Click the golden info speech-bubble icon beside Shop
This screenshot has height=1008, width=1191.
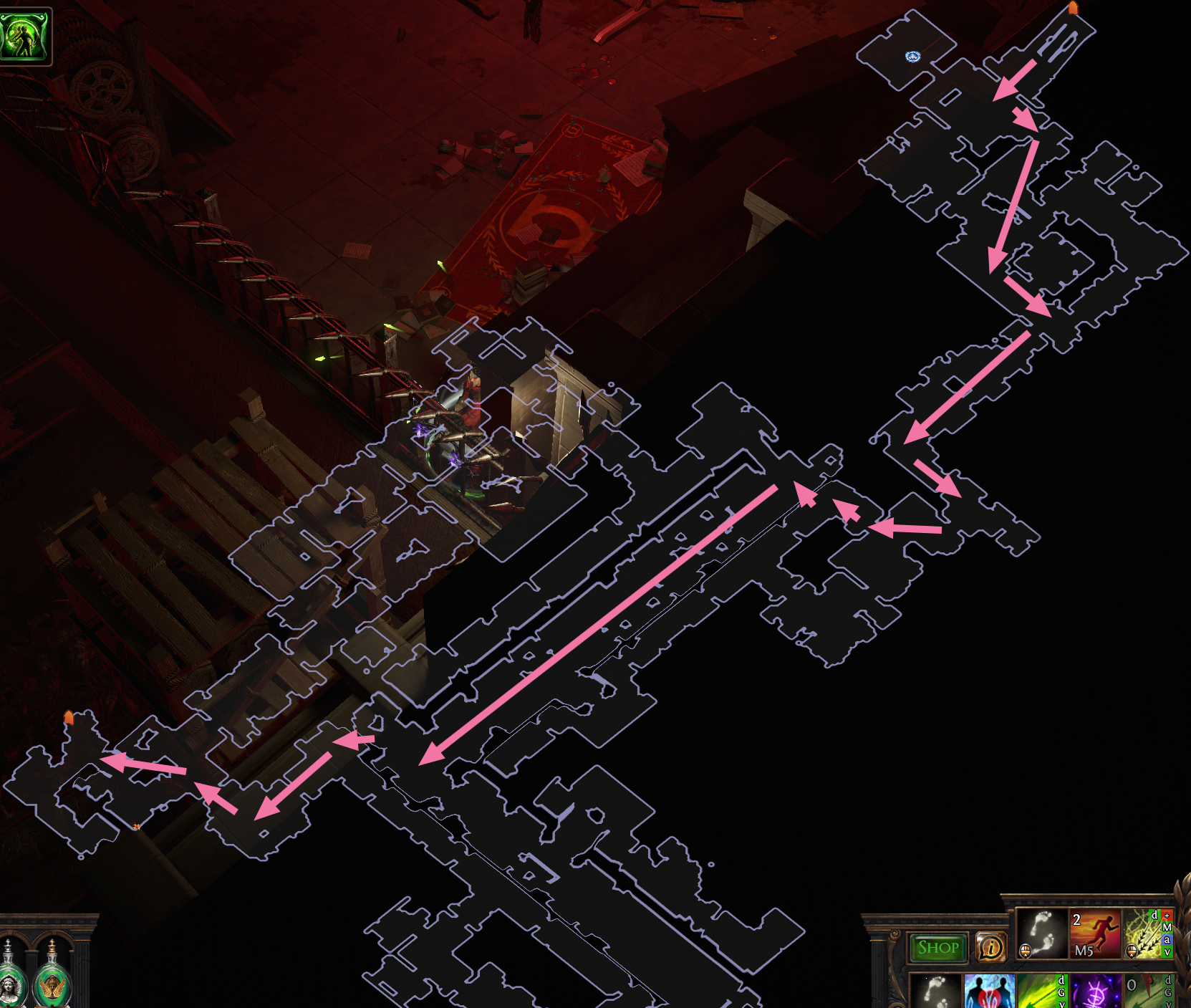tap(991, 946)
